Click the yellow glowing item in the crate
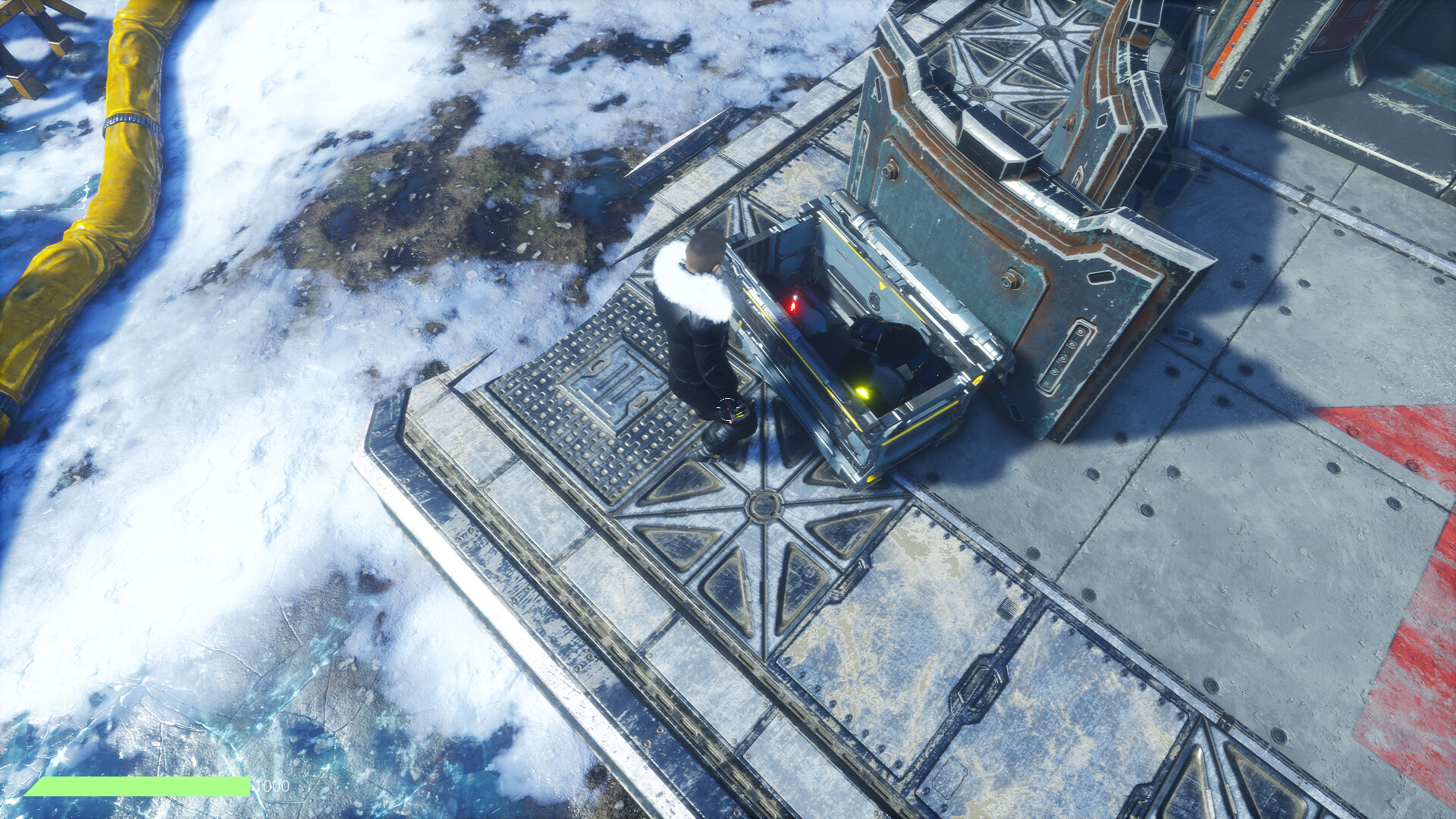The width and height of the screenshot is (1456, 819). click(864, 392)
